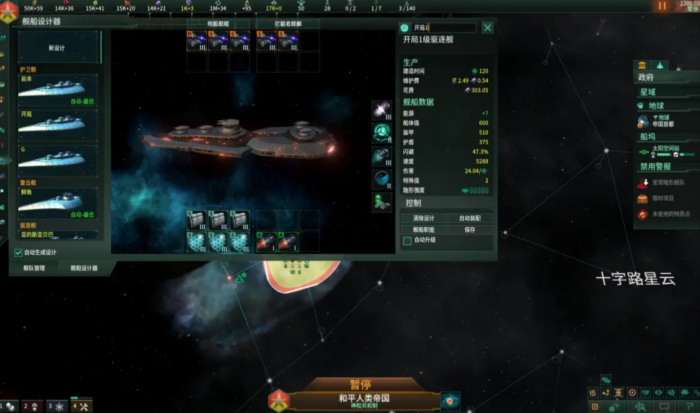Toggle the 自动升级 auto-upgrade checkbox
The height and width of the screenshot is (413, 700).
pos(407,241)
